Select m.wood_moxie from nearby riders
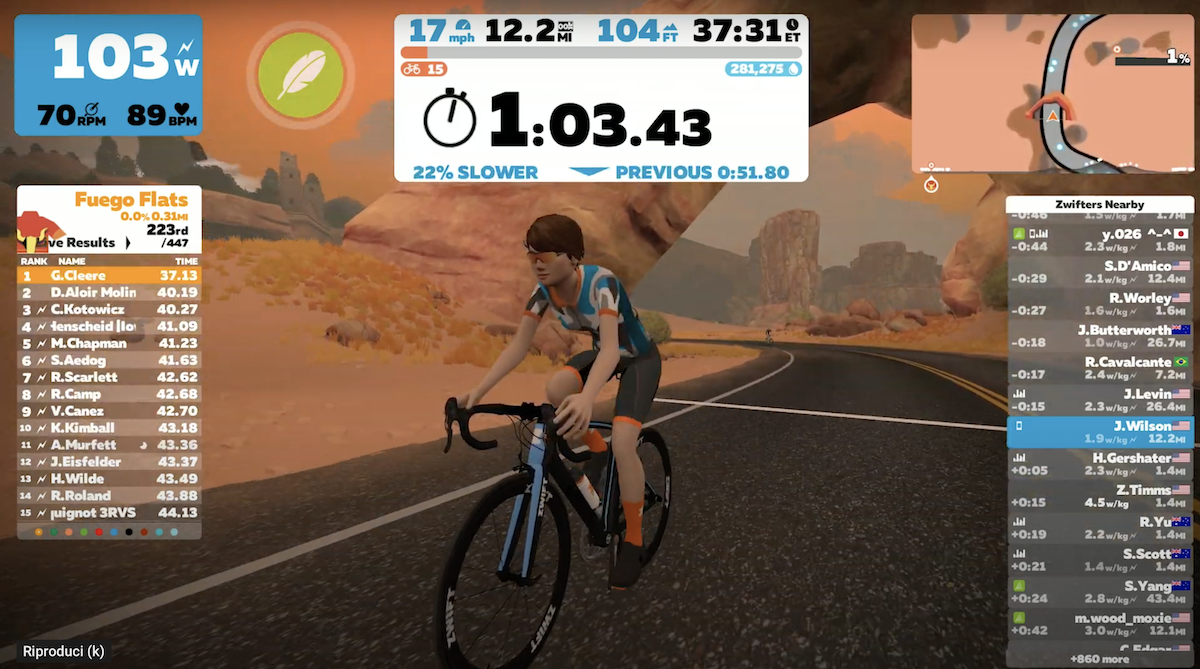The height and width of the screenshot is (669, 1200). click(x=1100, y=624)
